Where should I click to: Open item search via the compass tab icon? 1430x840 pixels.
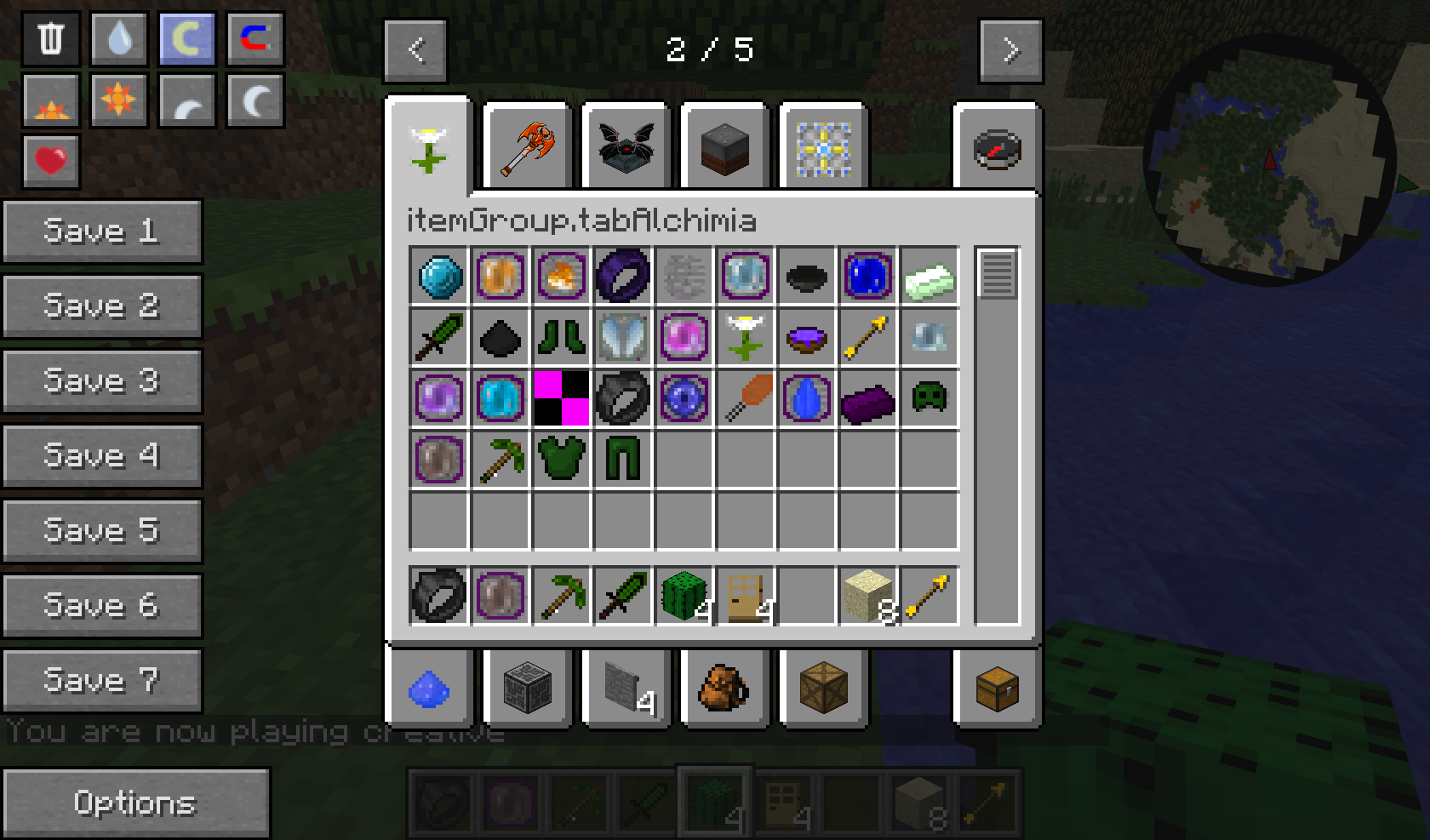(998, 147)
